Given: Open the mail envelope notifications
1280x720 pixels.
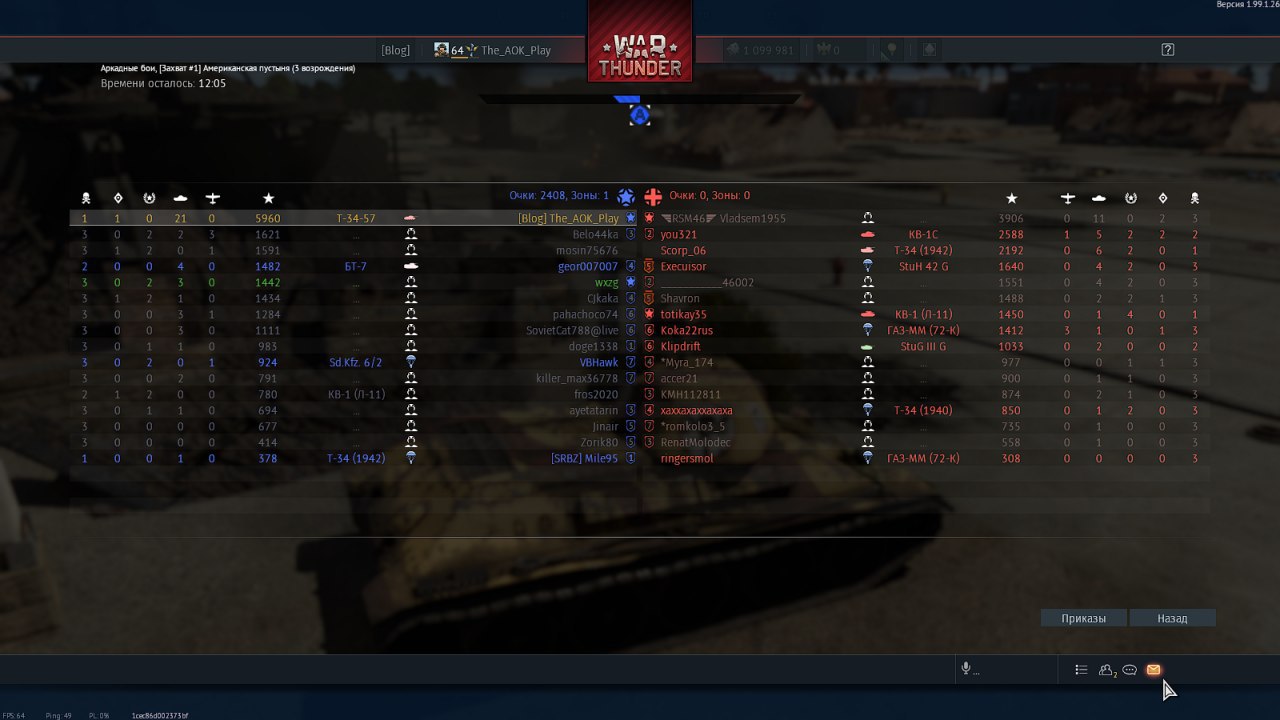Looking at the screenshot, I should tap(1153, 670).
